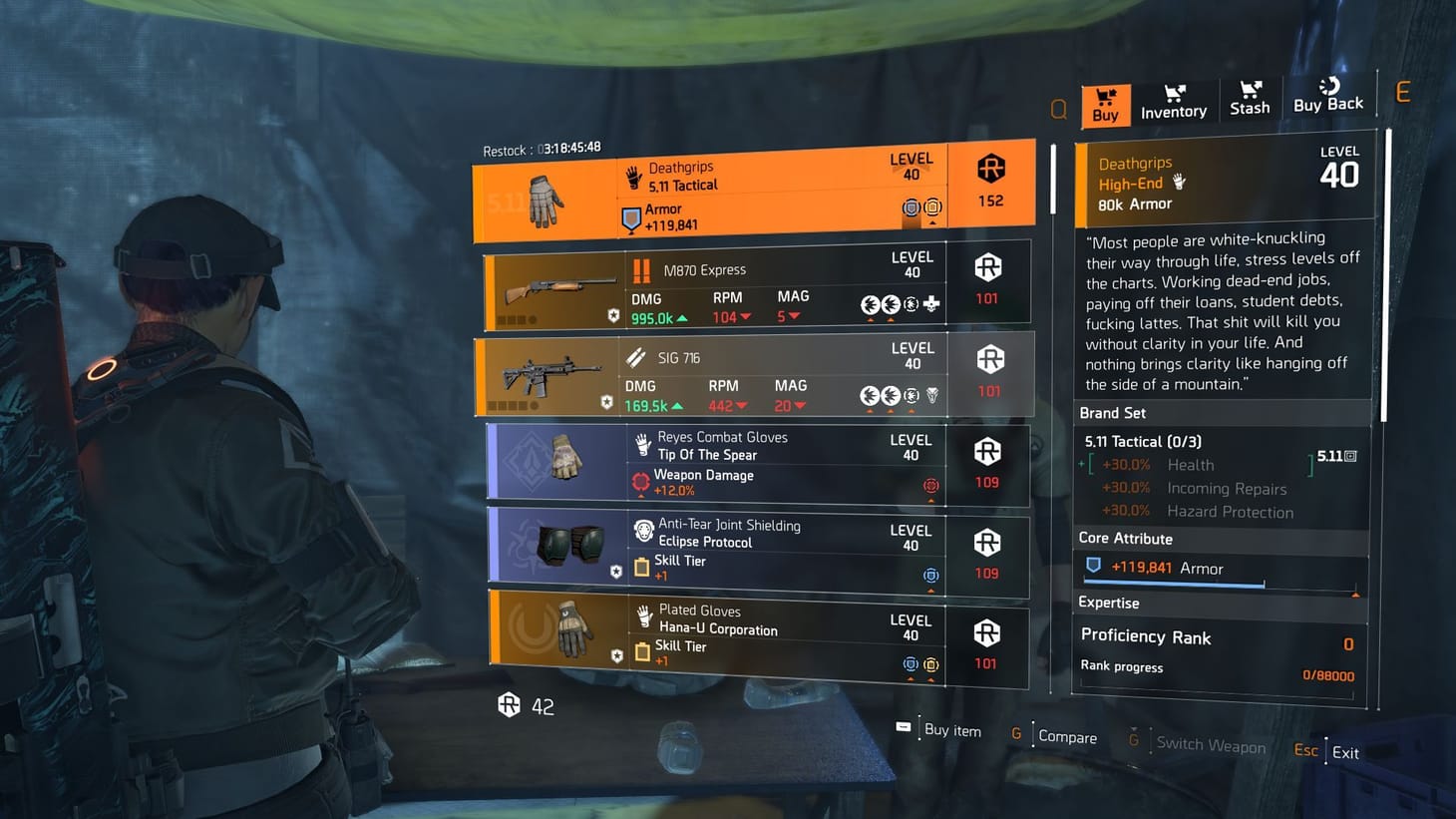Click the Phoenix Credits icon beside 42

click(x=511, y=704)
